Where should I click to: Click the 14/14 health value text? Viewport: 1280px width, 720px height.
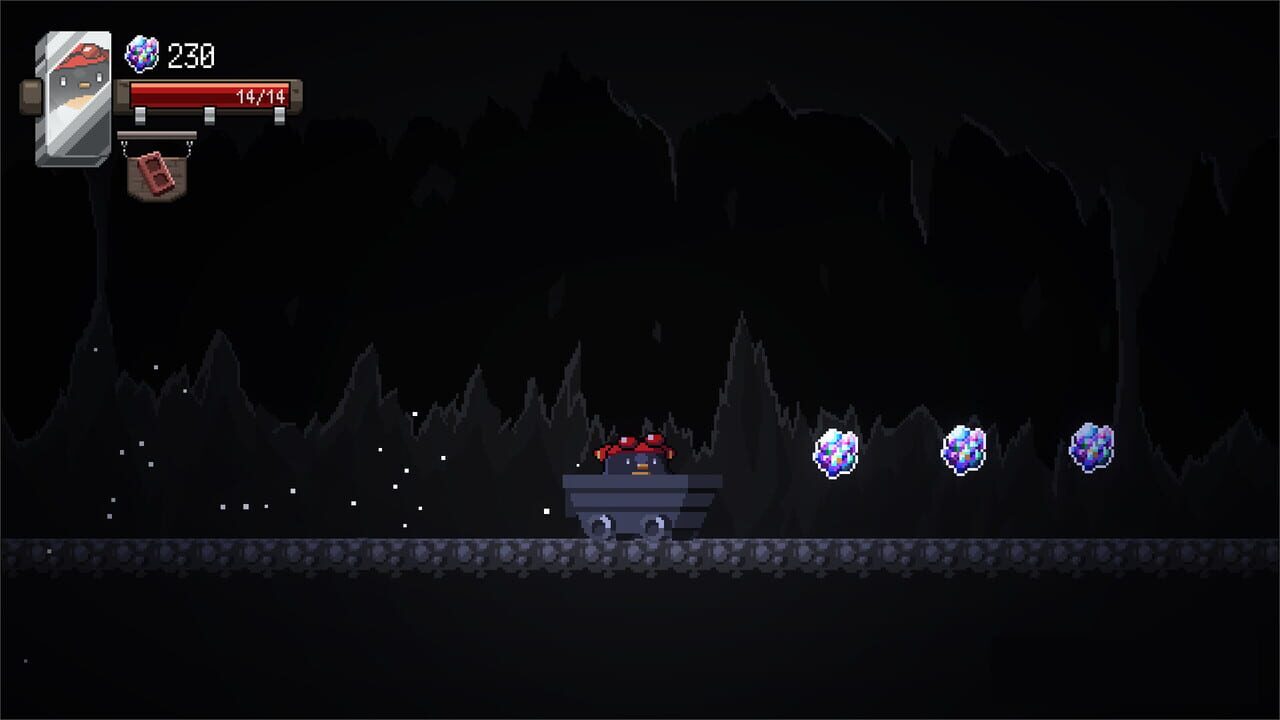pos(262,97)
